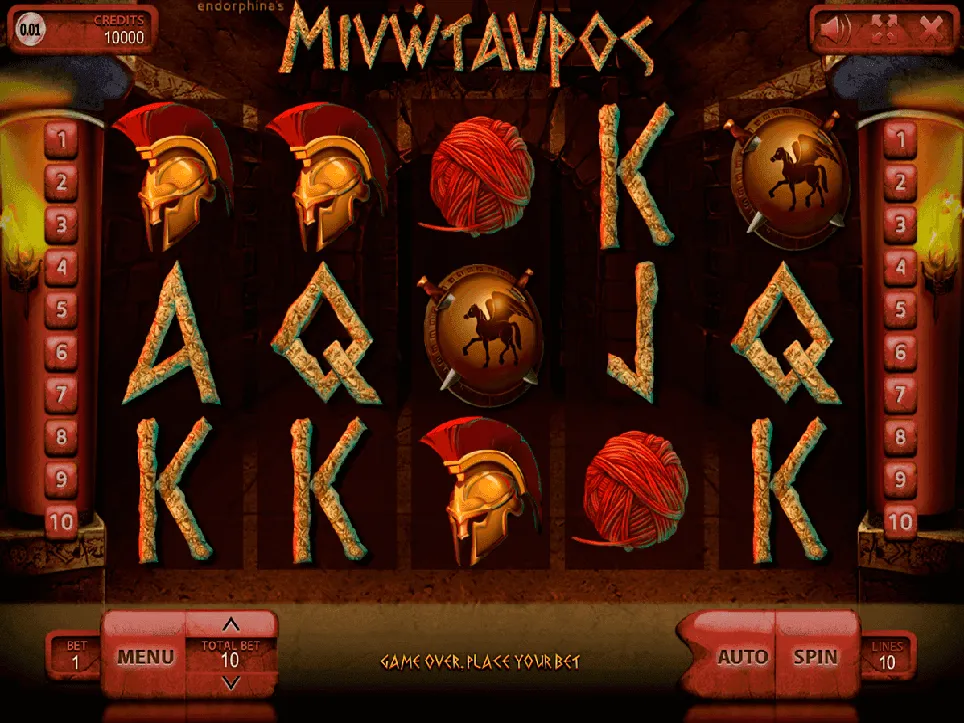Choose payline 1 on the left pillar
Image resolution: width=964 pixels, height=723 pixels.
61,141
